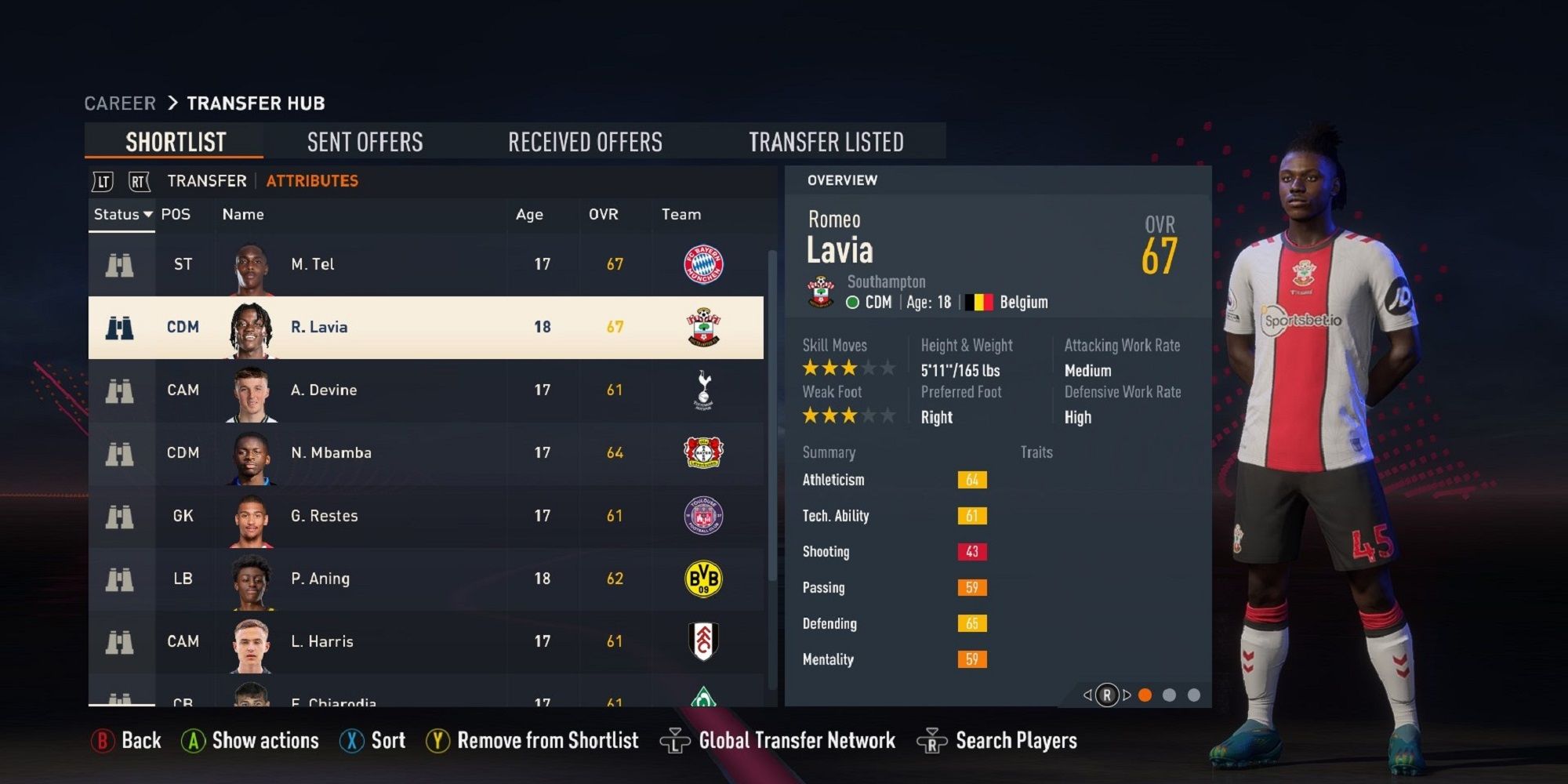The width and height of the screenshot is (1568, 784).
Task: Click the Global Transfer Network icon
Action: pos(674,739)
